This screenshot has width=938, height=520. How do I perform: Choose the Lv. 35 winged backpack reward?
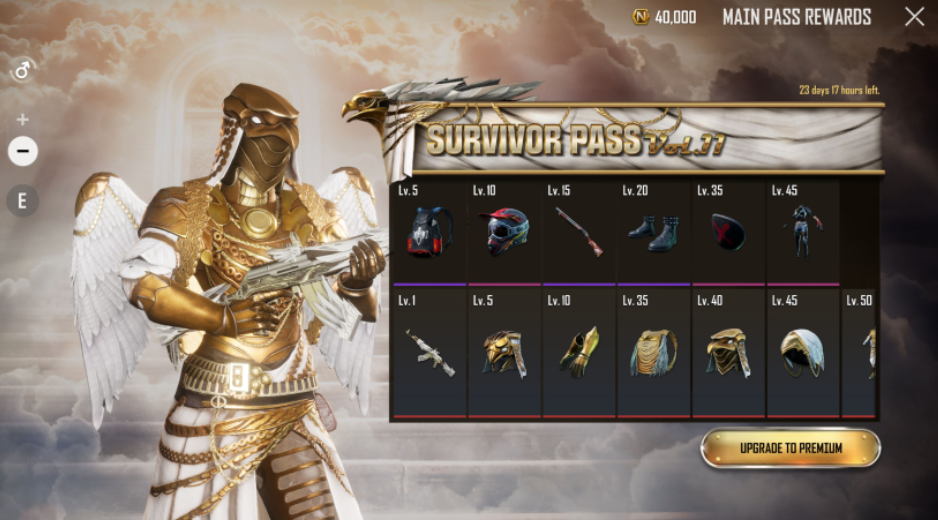[655, 353]
